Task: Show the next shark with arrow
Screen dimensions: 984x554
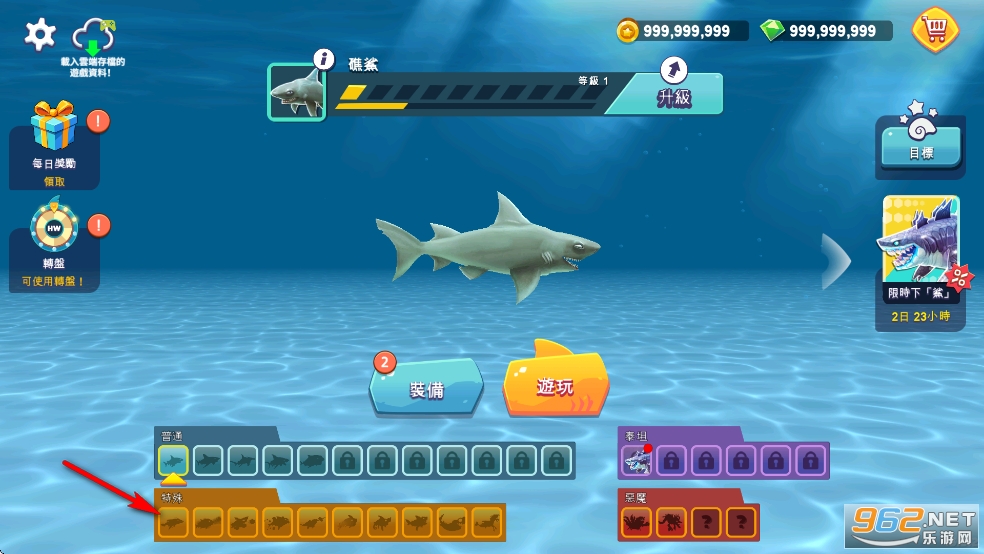Action: tap(835, 260)
